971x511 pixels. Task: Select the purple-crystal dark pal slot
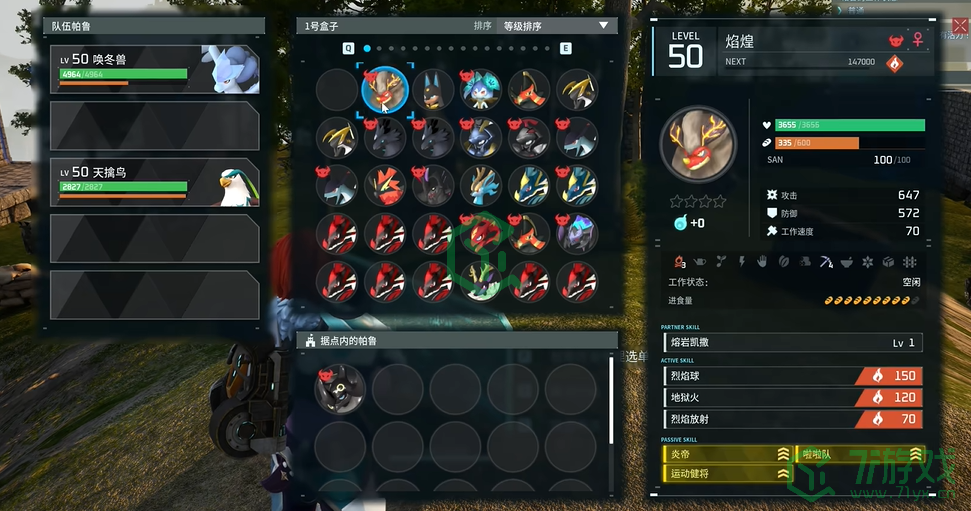click(579, 233)
